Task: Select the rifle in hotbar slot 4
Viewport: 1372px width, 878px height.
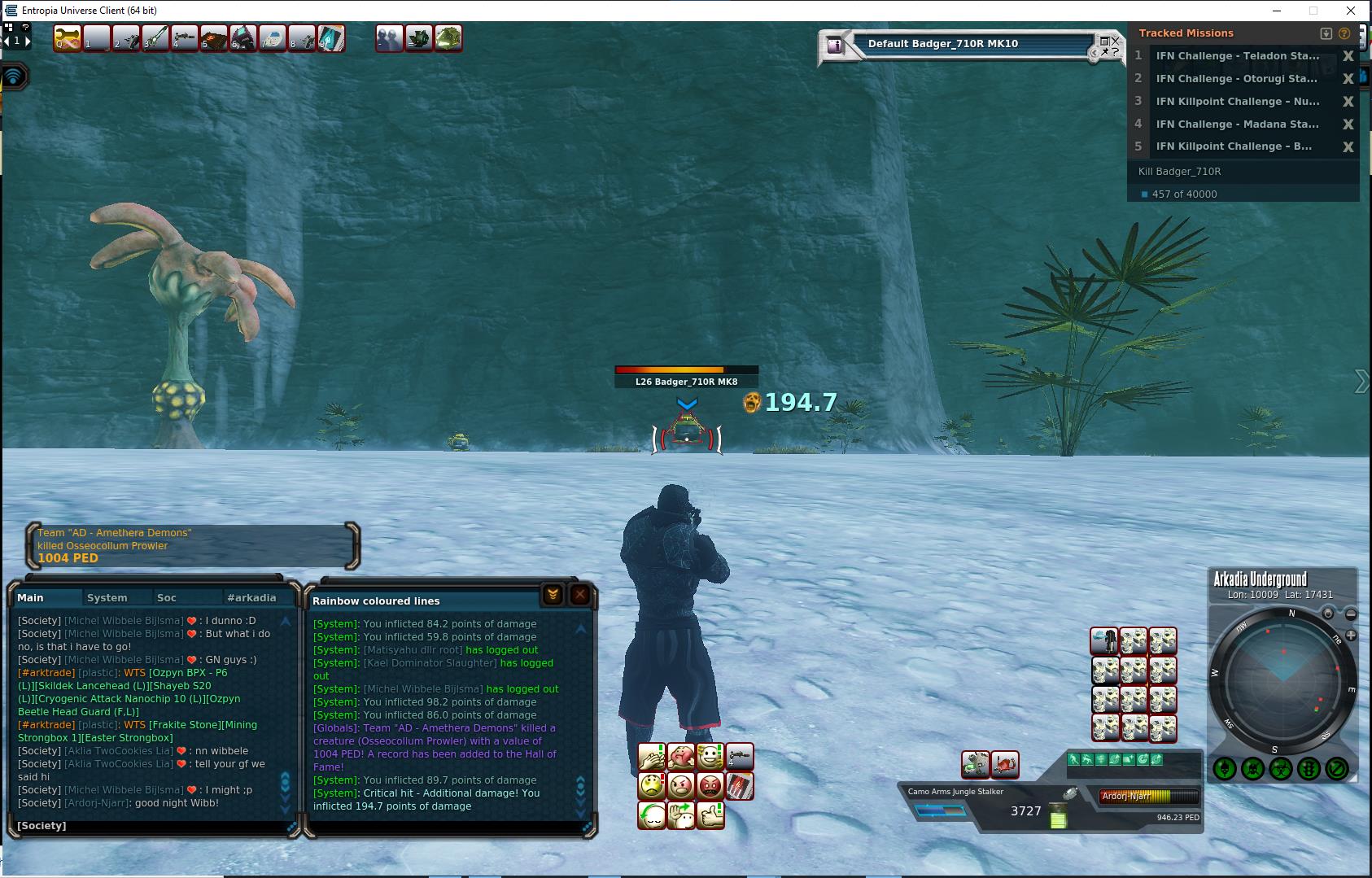Action: click(x=185, y=37)
